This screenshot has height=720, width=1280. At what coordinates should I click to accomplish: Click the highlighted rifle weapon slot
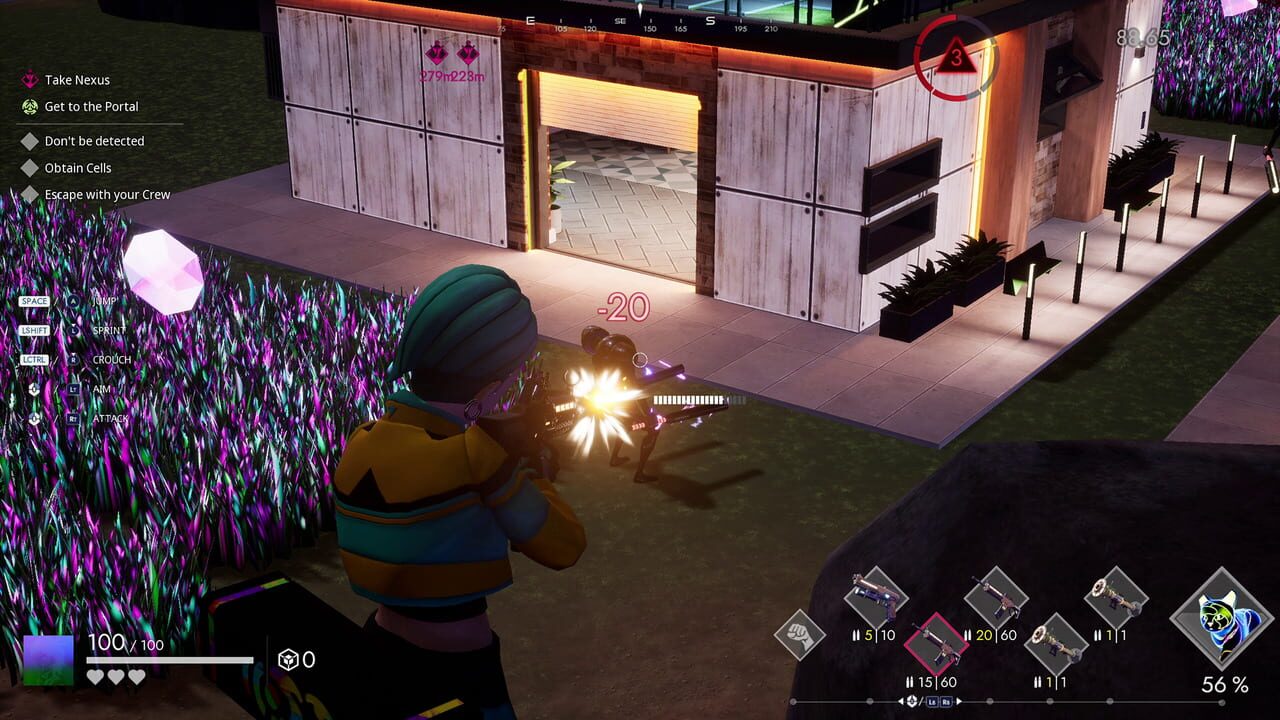936,644
